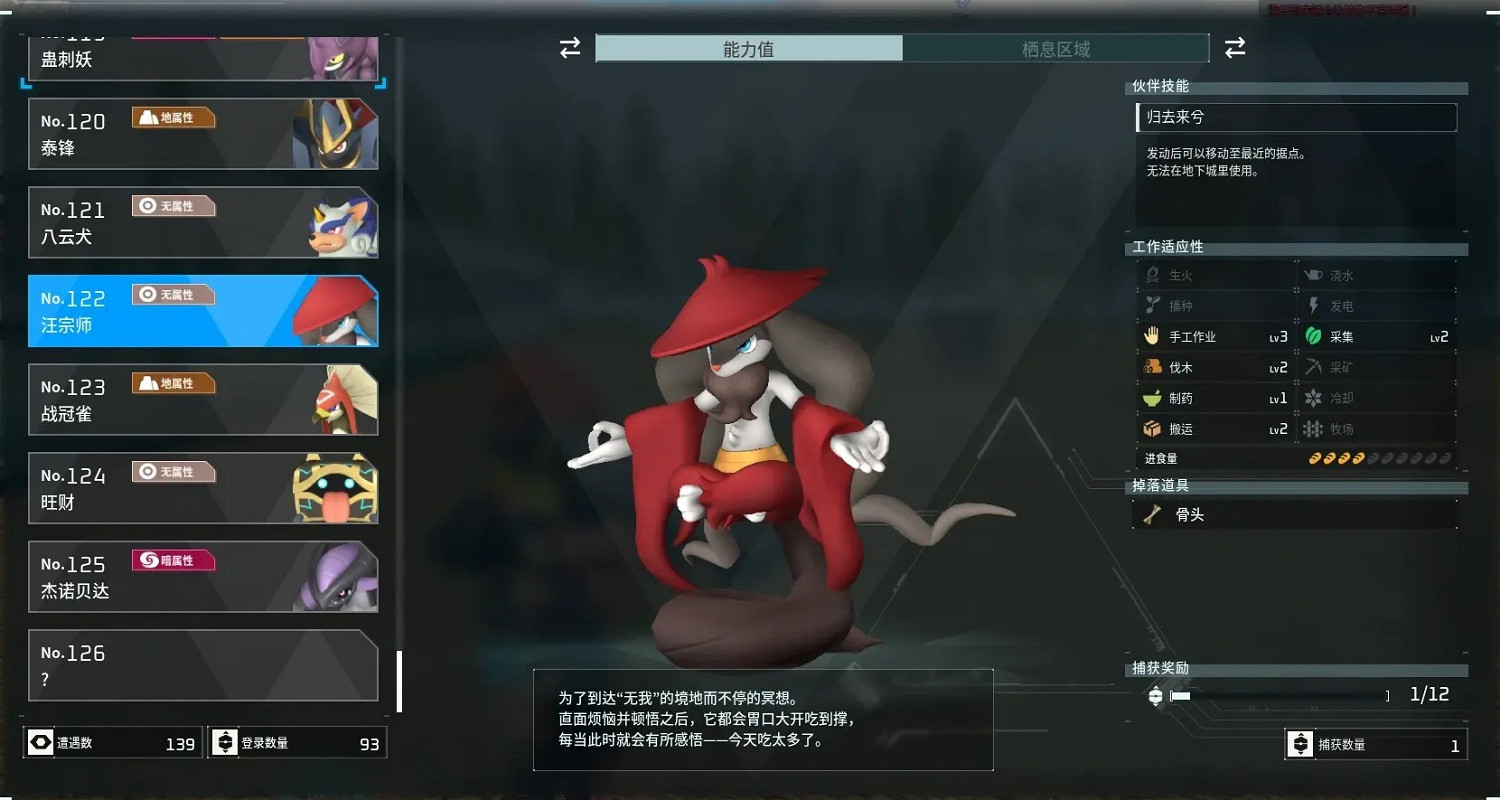Click the 生火 kindling flame icon
Image resolution: width=1500 pixels, height=800 pixels.
(x=1152, y=275)
